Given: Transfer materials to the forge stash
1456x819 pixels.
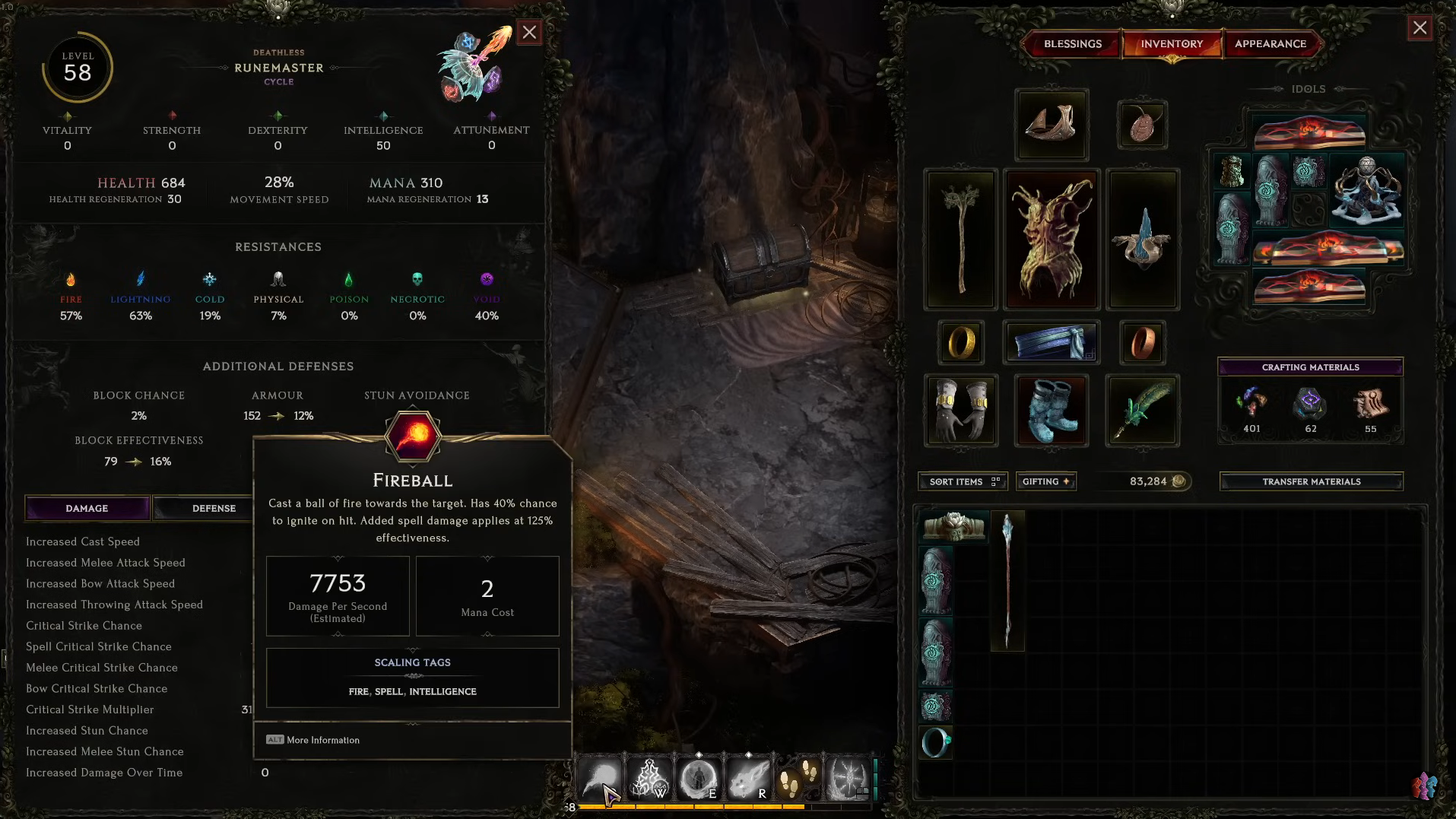Looking at the screenshot, I should pos(1311,481).
